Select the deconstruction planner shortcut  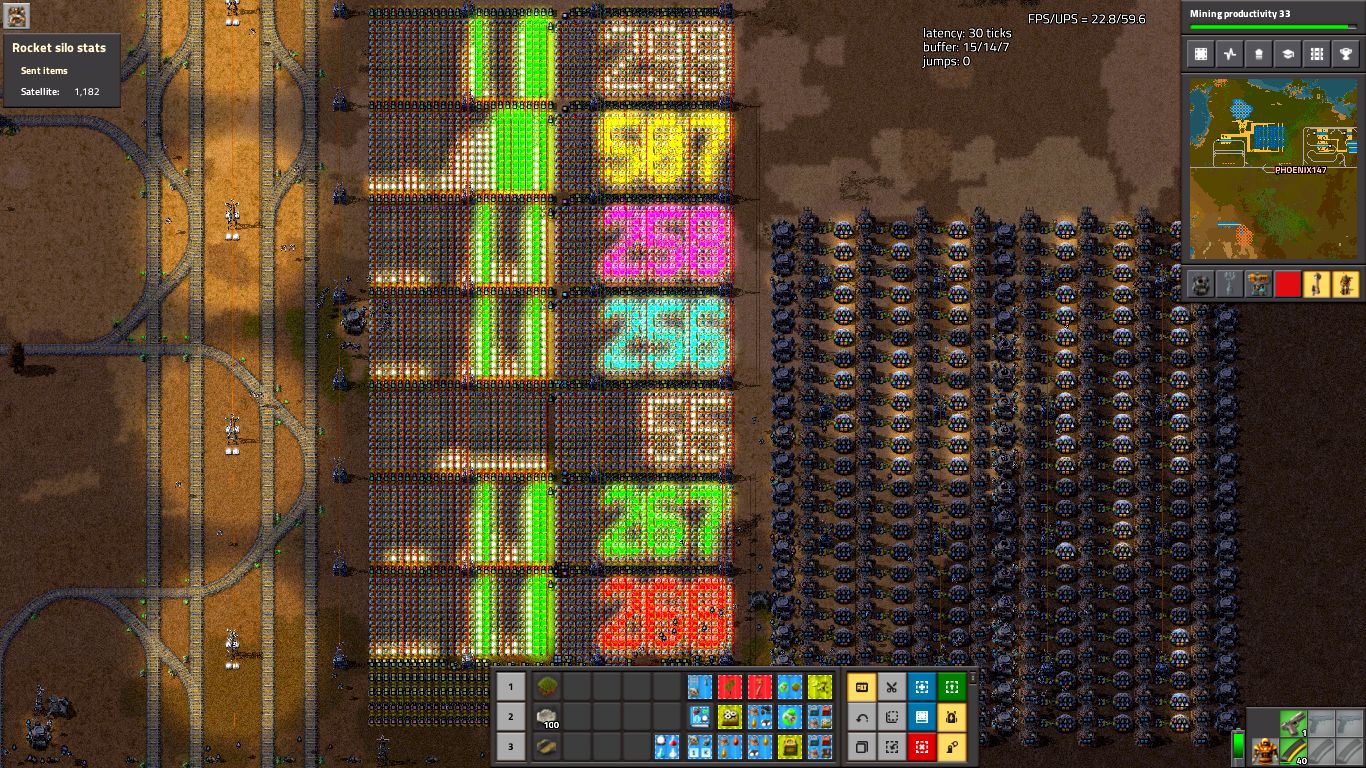(921, 747)
